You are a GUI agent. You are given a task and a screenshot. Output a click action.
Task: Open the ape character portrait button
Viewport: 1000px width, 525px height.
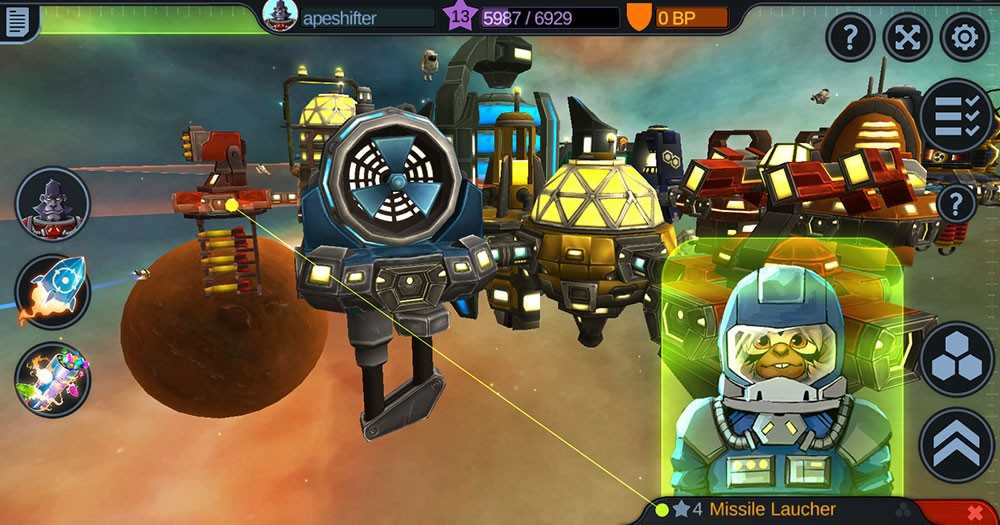tap(52, 204)
